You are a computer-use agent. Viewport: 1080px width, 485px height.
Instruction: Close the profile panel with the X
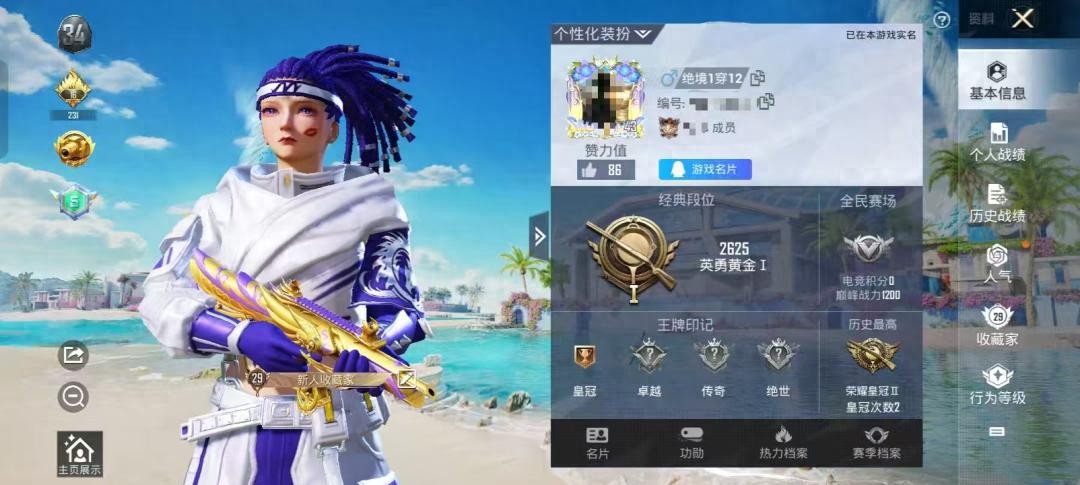click(x=1021, y=18)
